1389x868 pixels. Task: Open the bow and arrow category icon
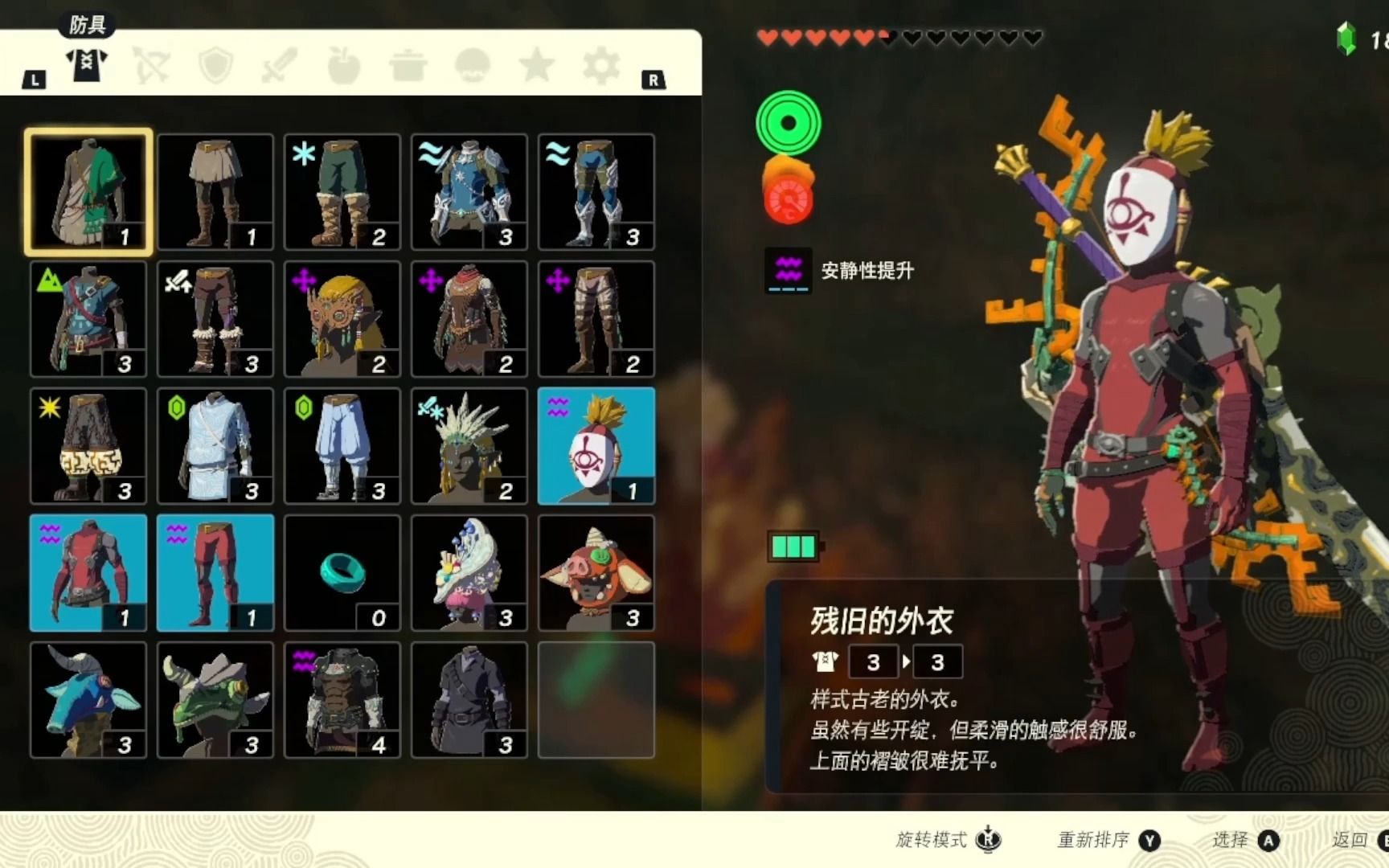point(152,65)
